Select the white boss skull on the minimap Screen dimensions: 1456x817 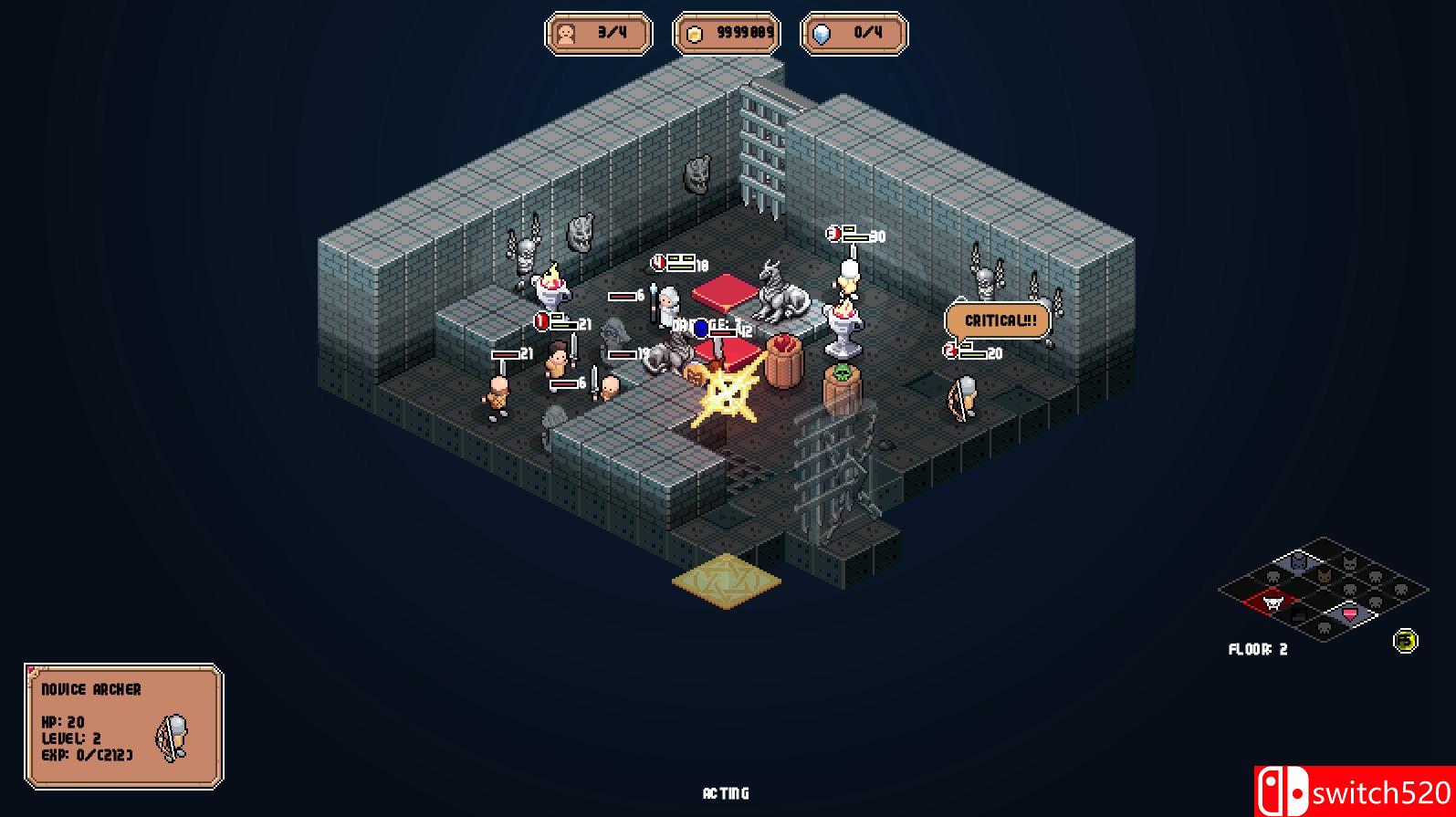coord(1273,602)
